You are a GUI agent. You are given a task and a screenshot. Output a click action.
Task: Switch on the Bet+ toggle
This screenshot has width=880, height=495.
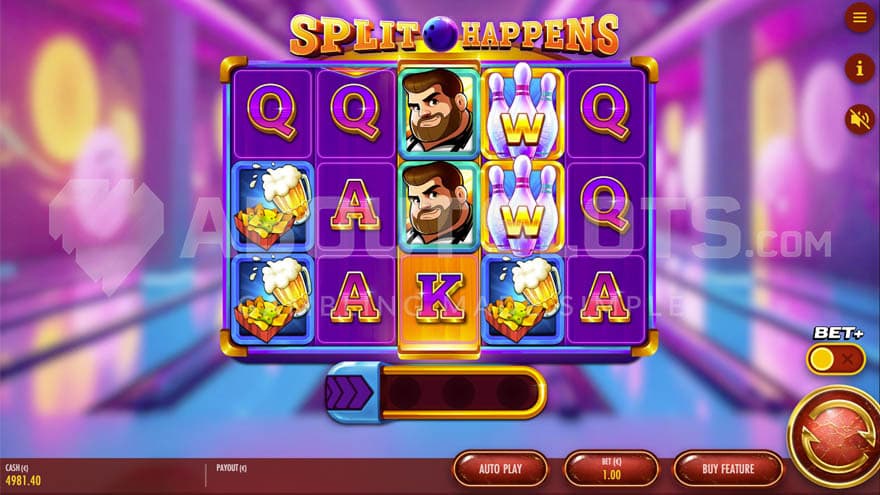click(x=836, y=359)
